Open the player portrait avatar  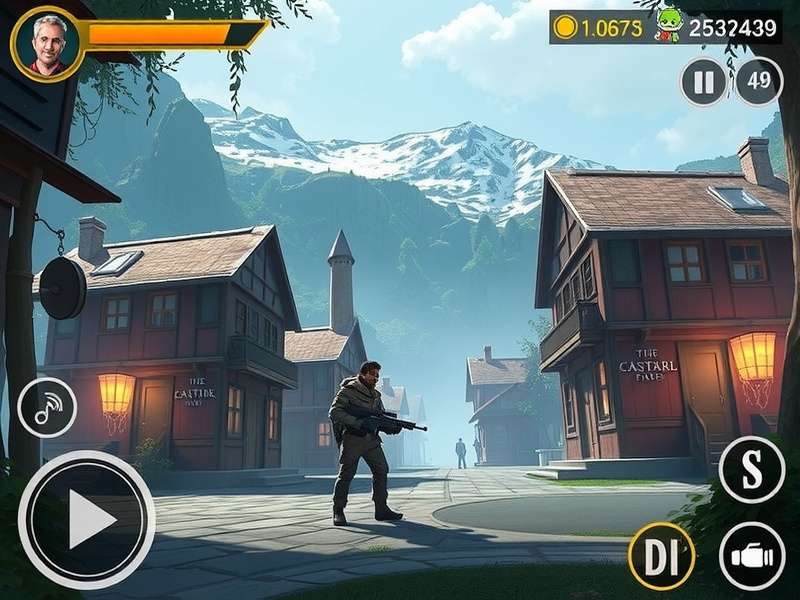[45, 45]
